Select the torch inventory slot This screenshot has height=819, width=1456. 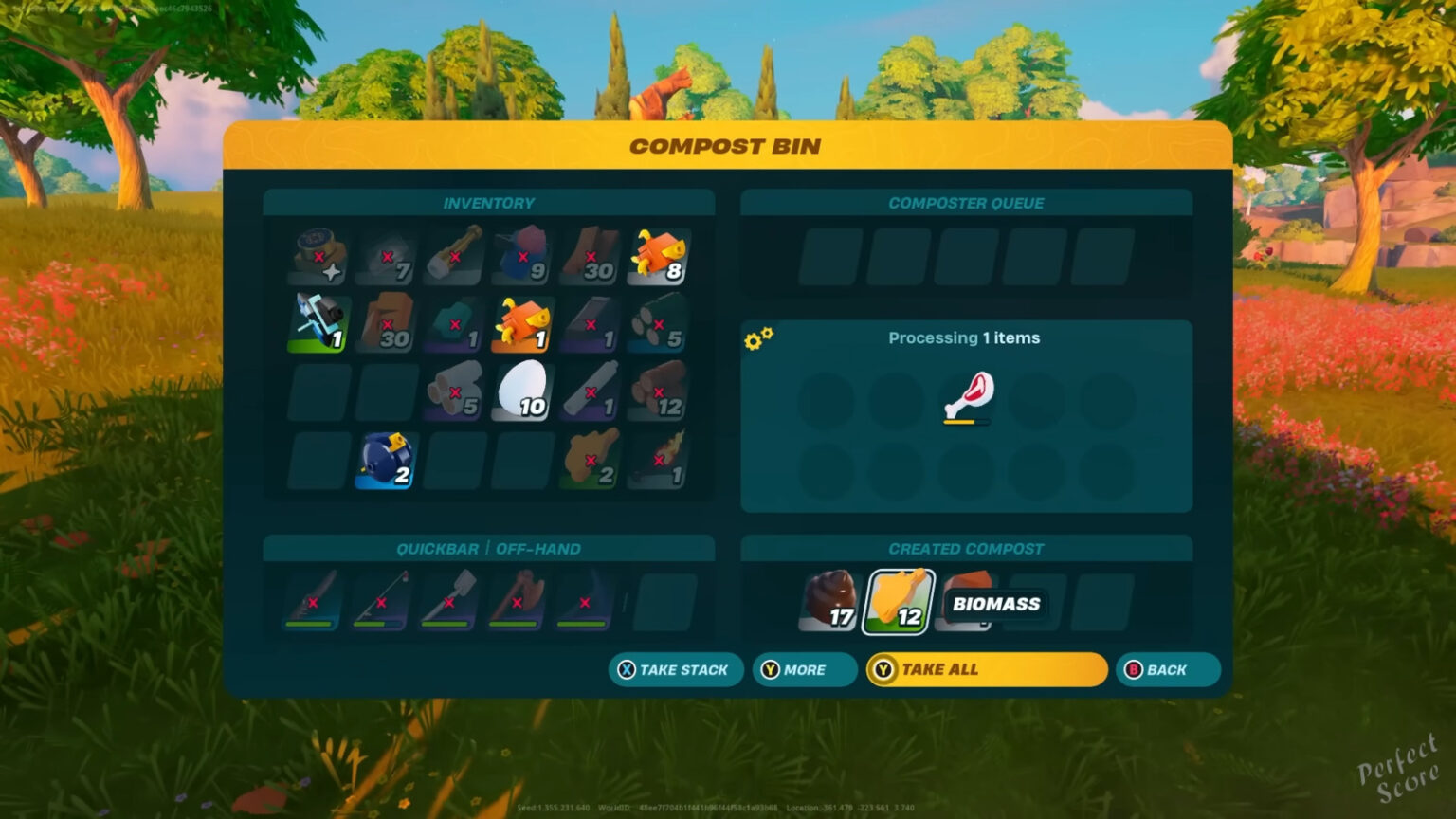point(659,460)
